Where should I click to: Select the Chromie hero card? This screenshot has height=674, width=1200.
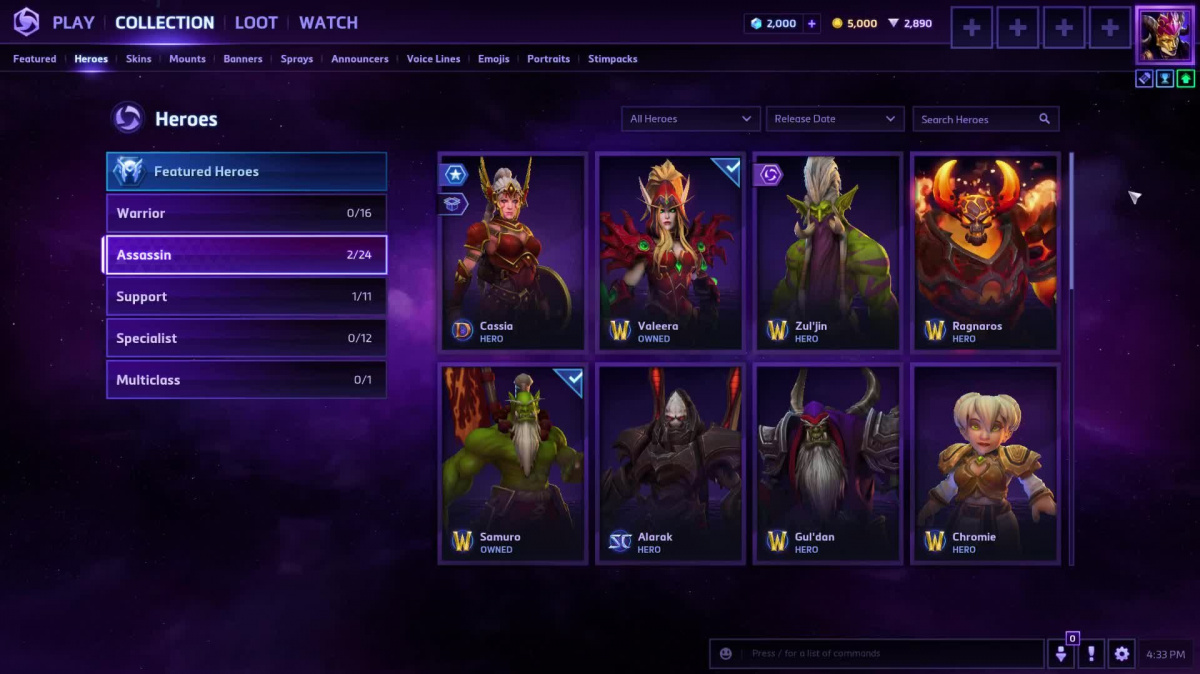pyautogui.click(x=986, y=463)
